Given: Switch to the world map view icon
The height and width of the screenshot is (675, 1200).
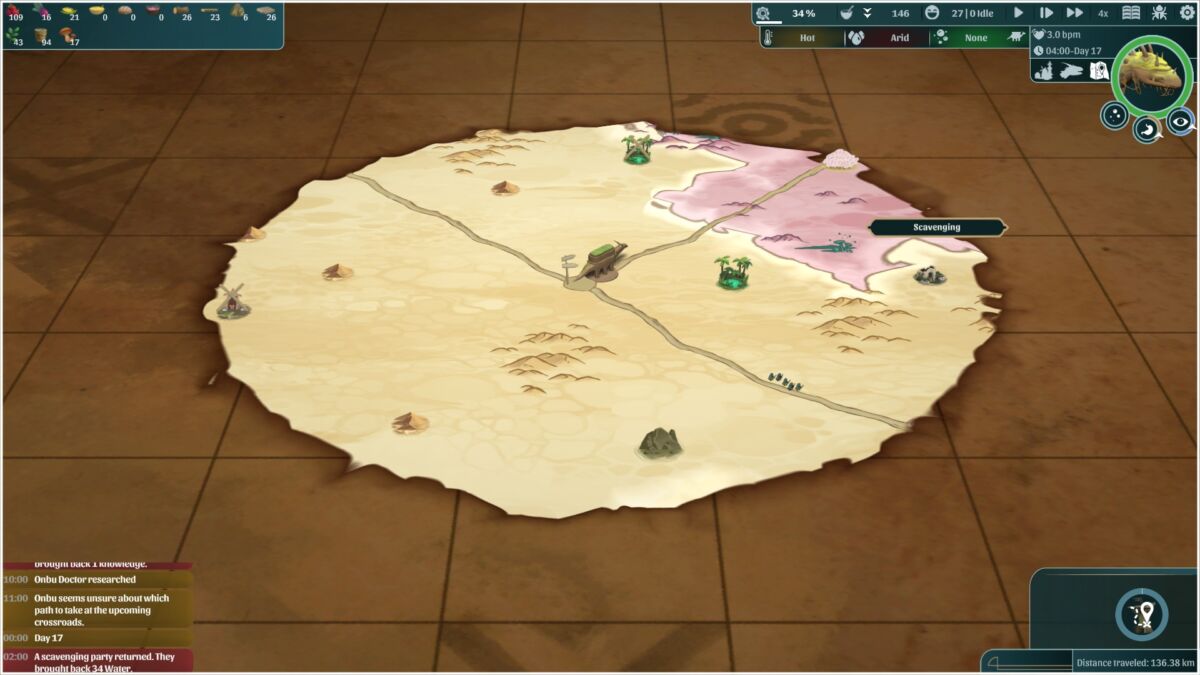Looking at the screenshot, I should pos(1098,71).
